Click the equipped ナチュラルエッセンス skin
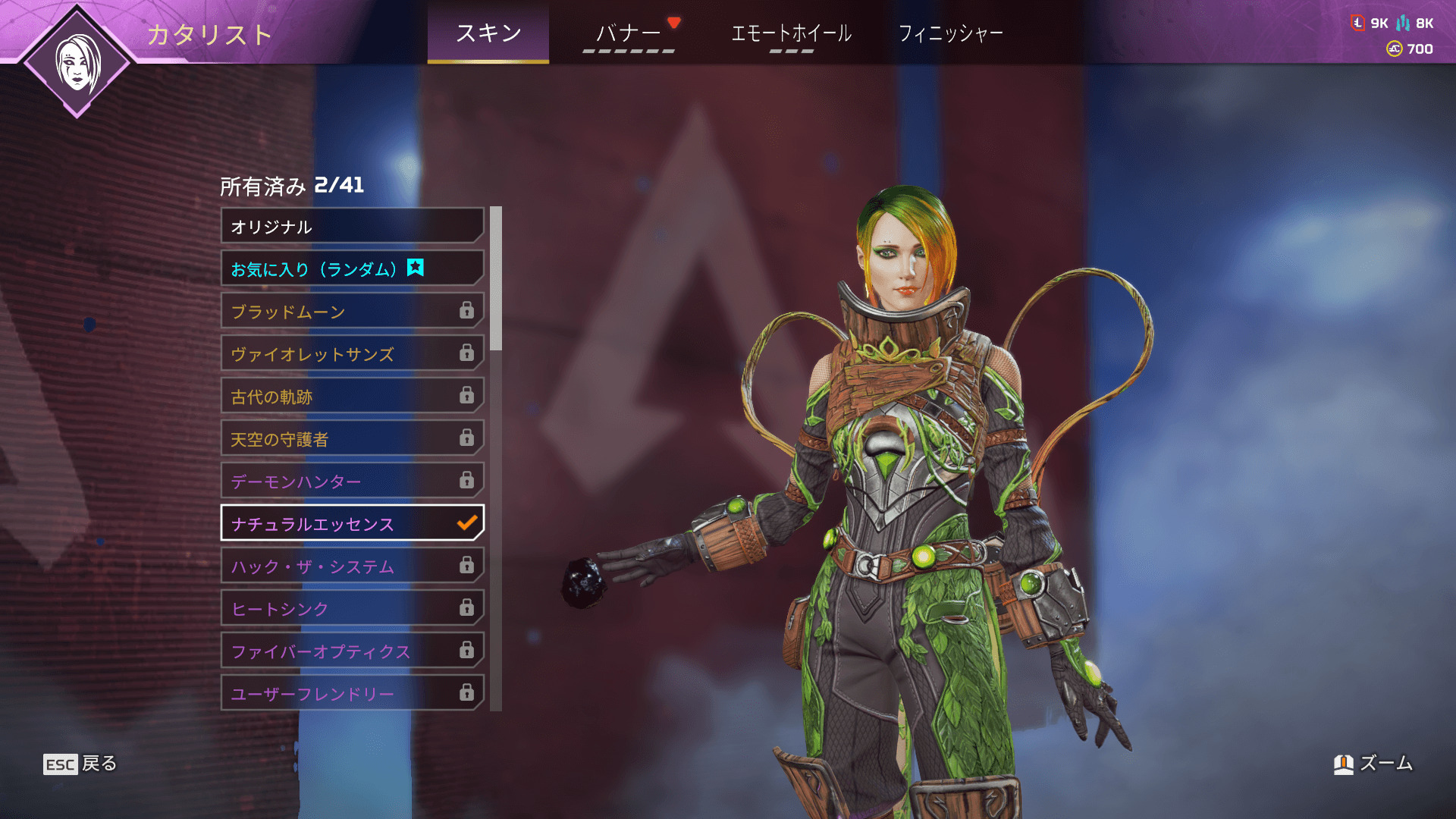Image resolution: width=1456 pixels, height=819 pixels. point(352,523)
